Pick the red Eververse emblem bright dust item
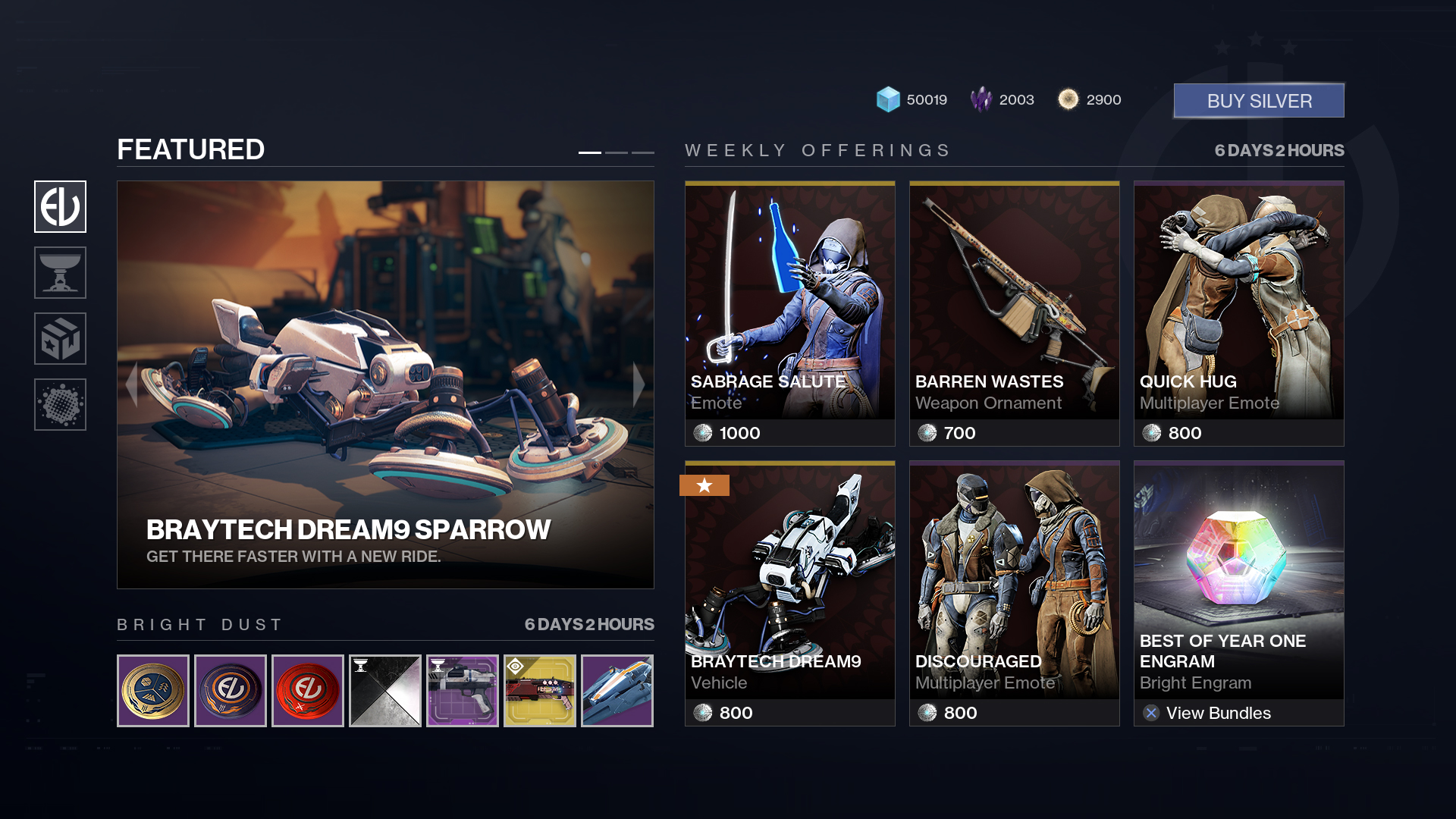Viewport: 1456px width, 819px height. tap(308, 691)
